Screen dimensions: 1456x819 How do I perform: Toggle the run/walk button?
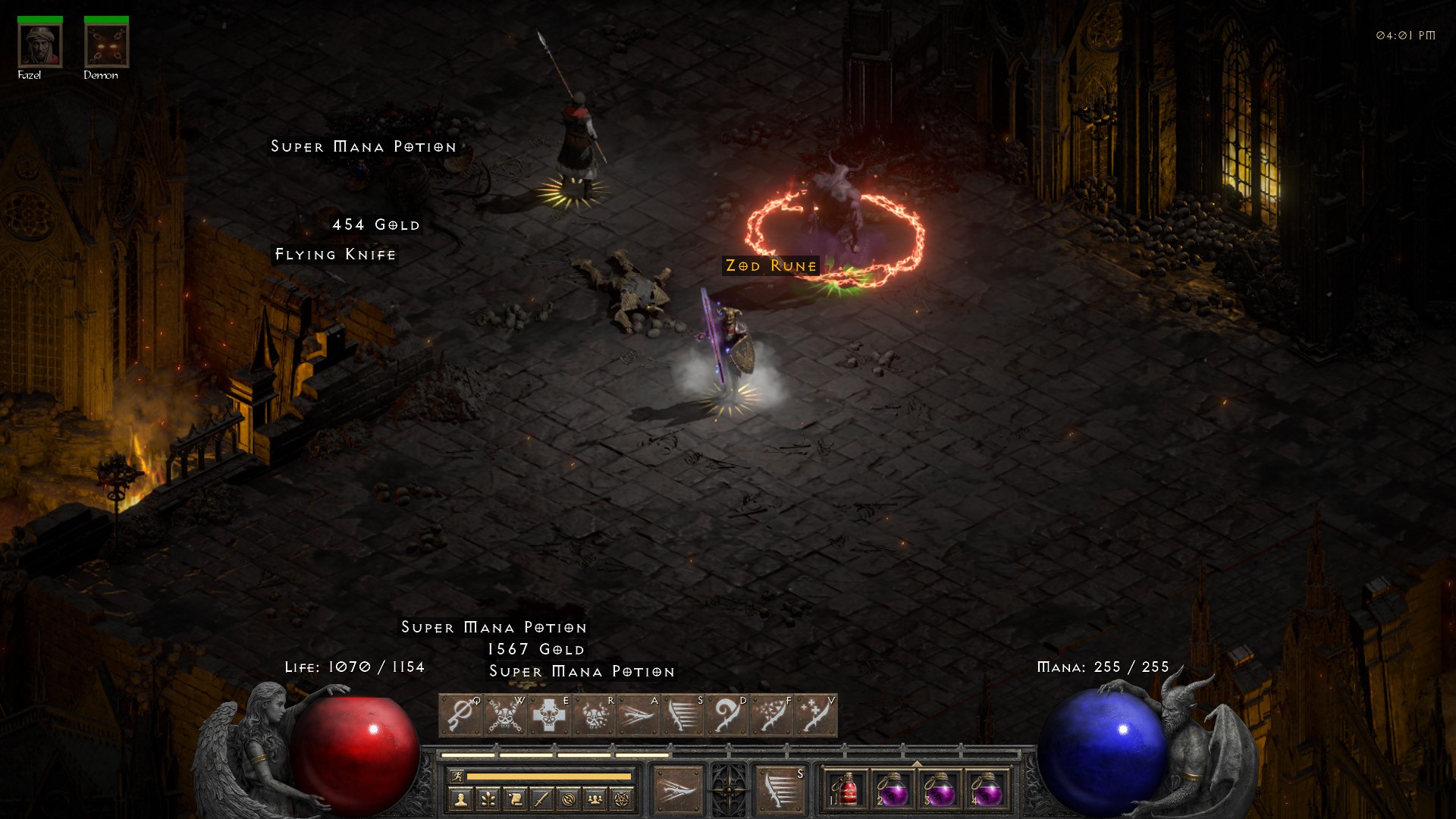(x=457, y=776)
